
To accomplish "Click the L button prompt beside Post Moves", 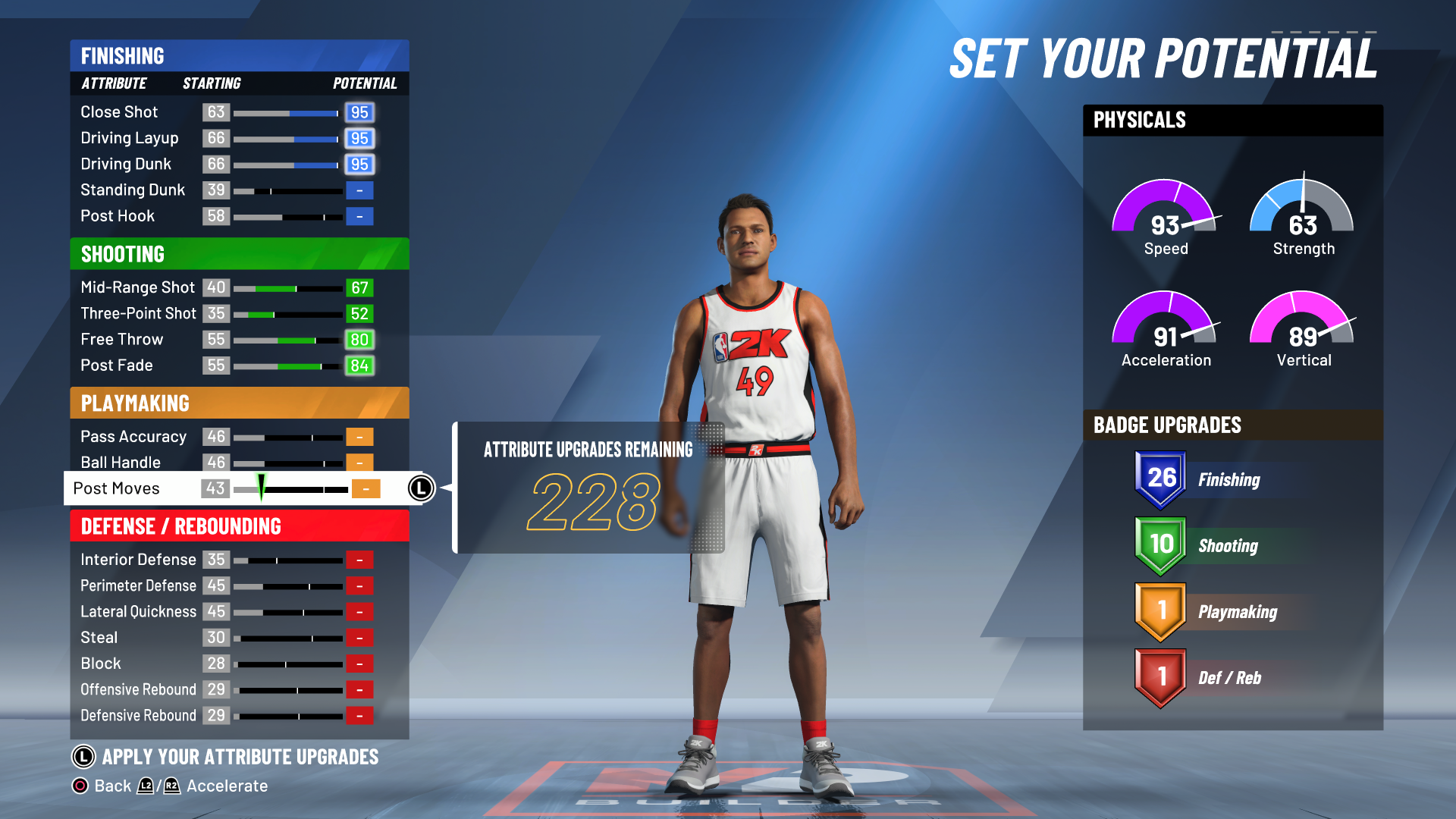I will [420, 488].
